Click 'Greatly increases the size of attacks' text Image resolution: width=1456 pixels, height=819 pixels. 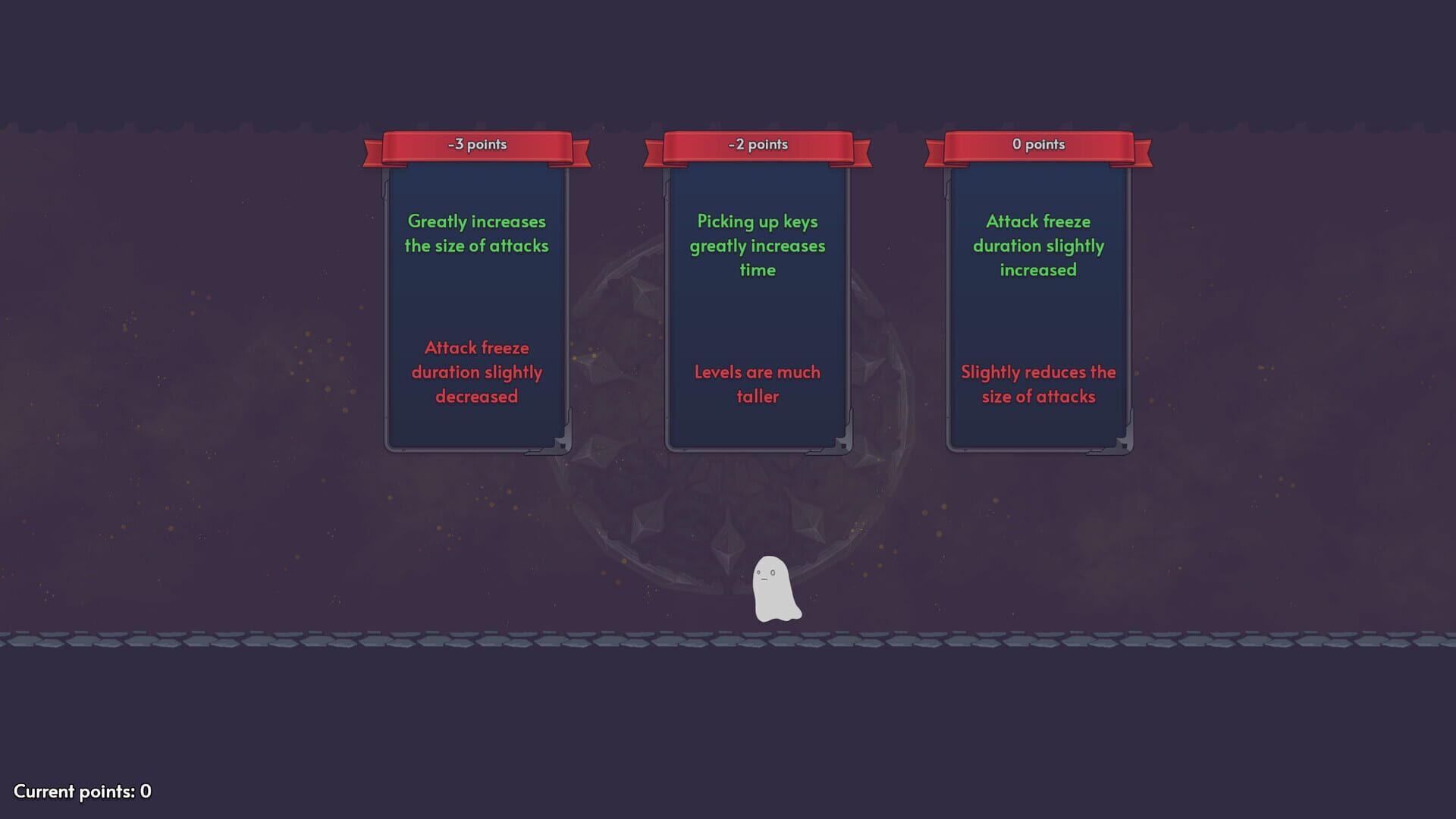click(476, 234)
